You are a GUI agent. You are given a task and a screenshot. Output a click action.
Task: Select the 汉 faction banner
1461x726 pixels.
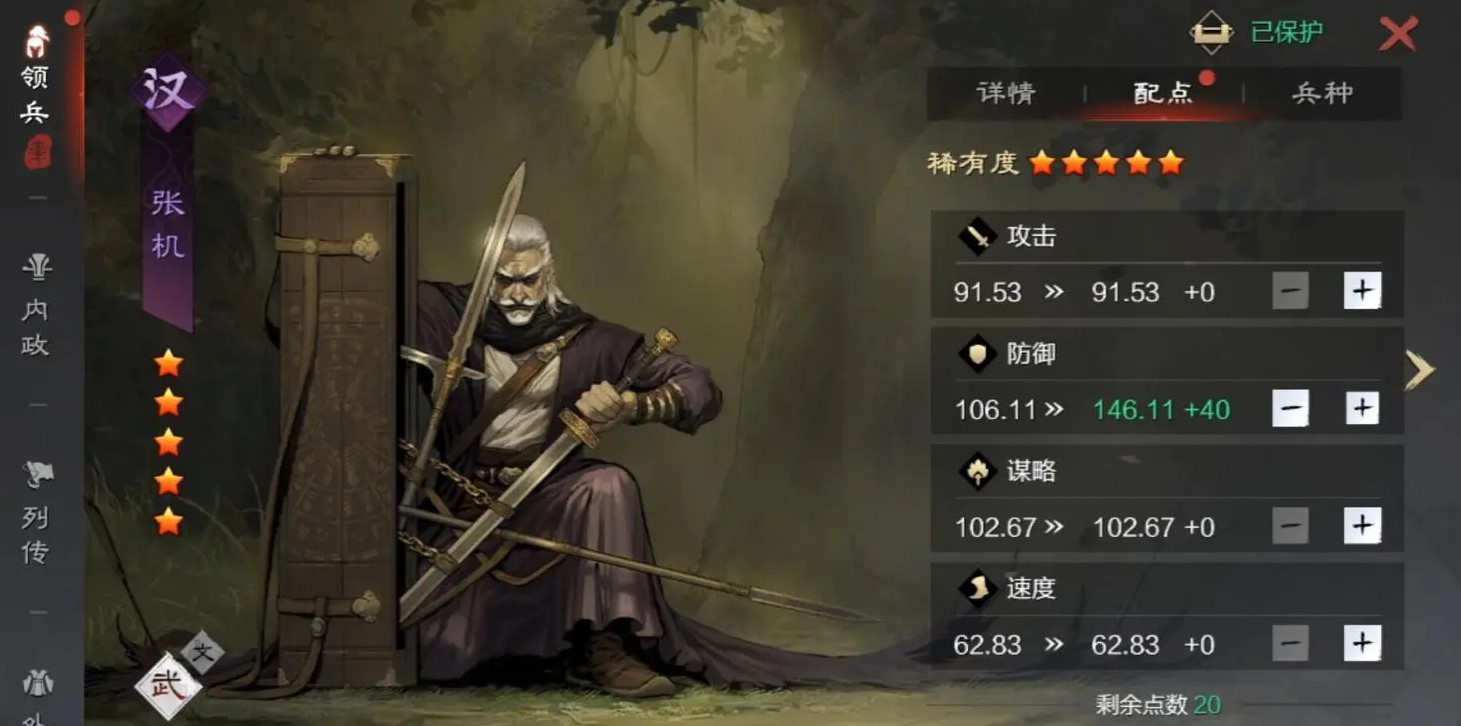click(x=170, y=90)
